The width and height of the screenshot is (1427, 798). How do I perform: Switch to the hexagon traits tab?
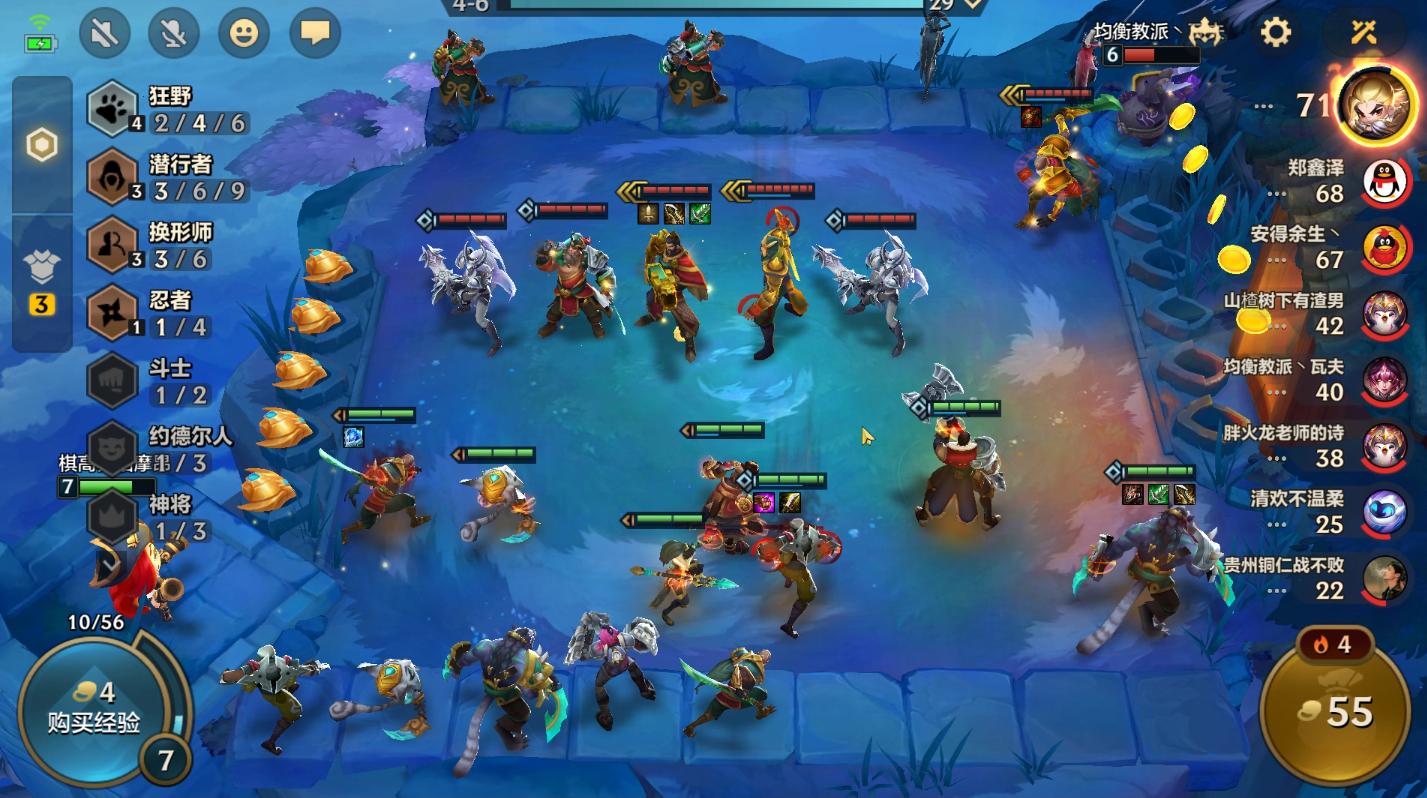click(42, 146)
